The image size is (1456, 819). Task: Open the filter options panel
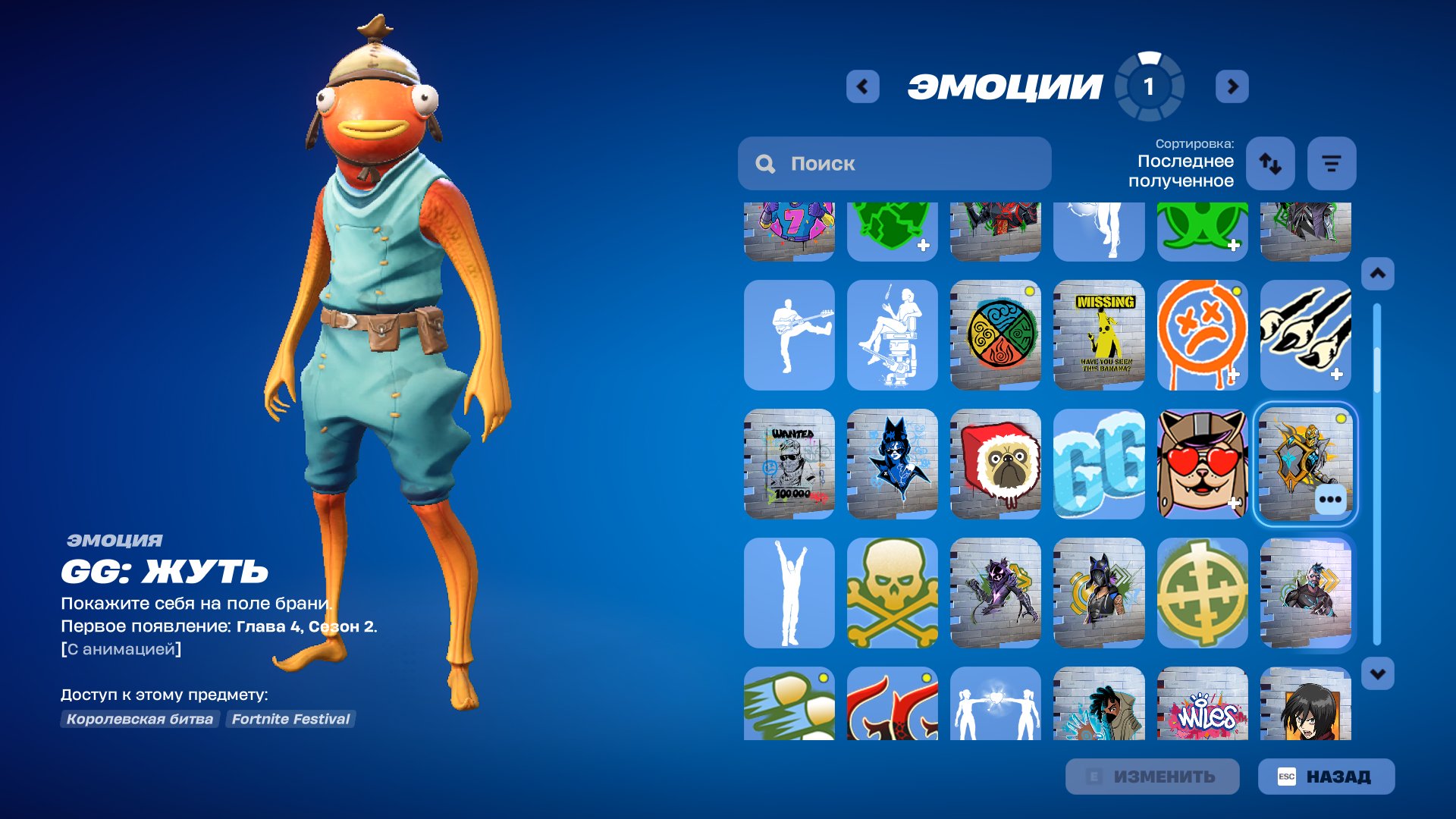click(1332, 163)
